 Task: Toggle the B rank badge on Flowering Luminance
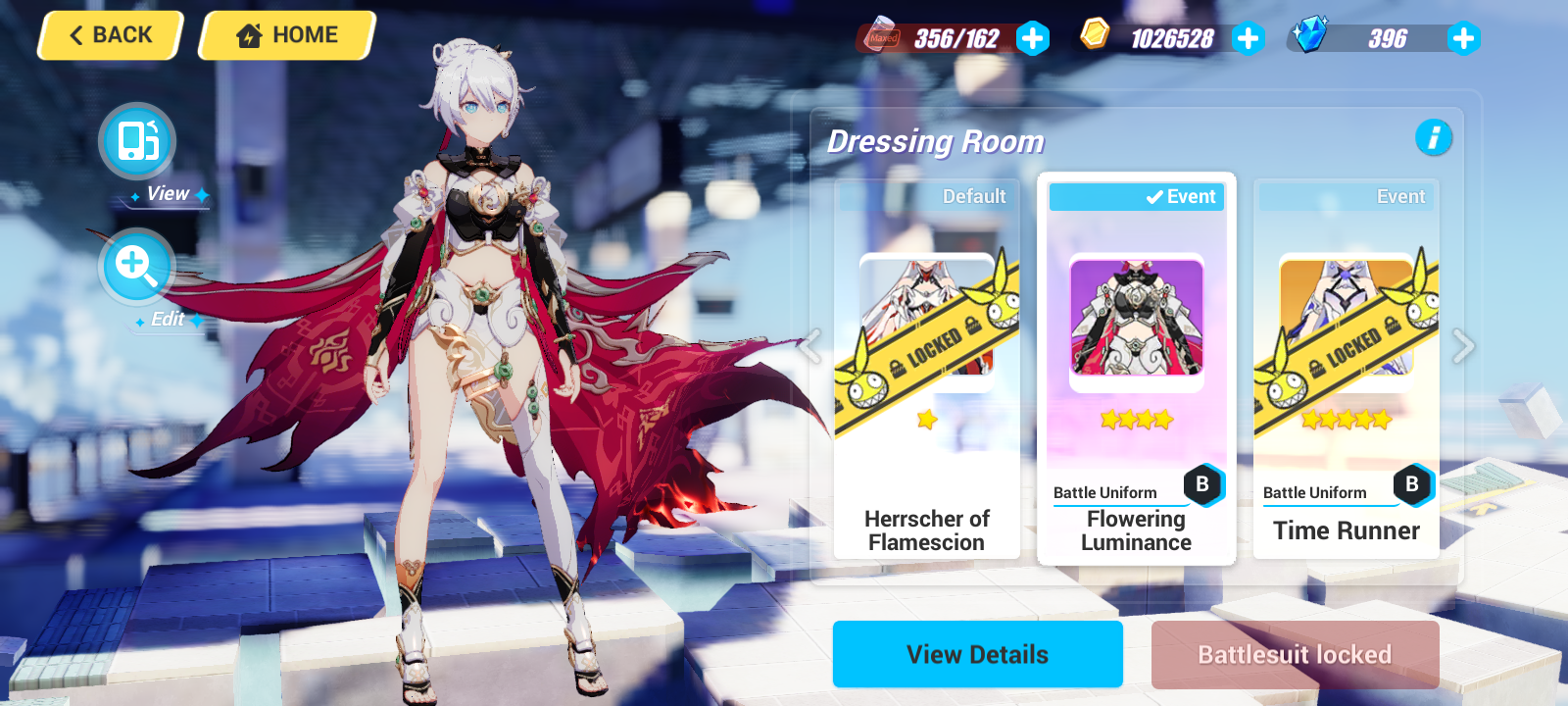[1202, 484]
